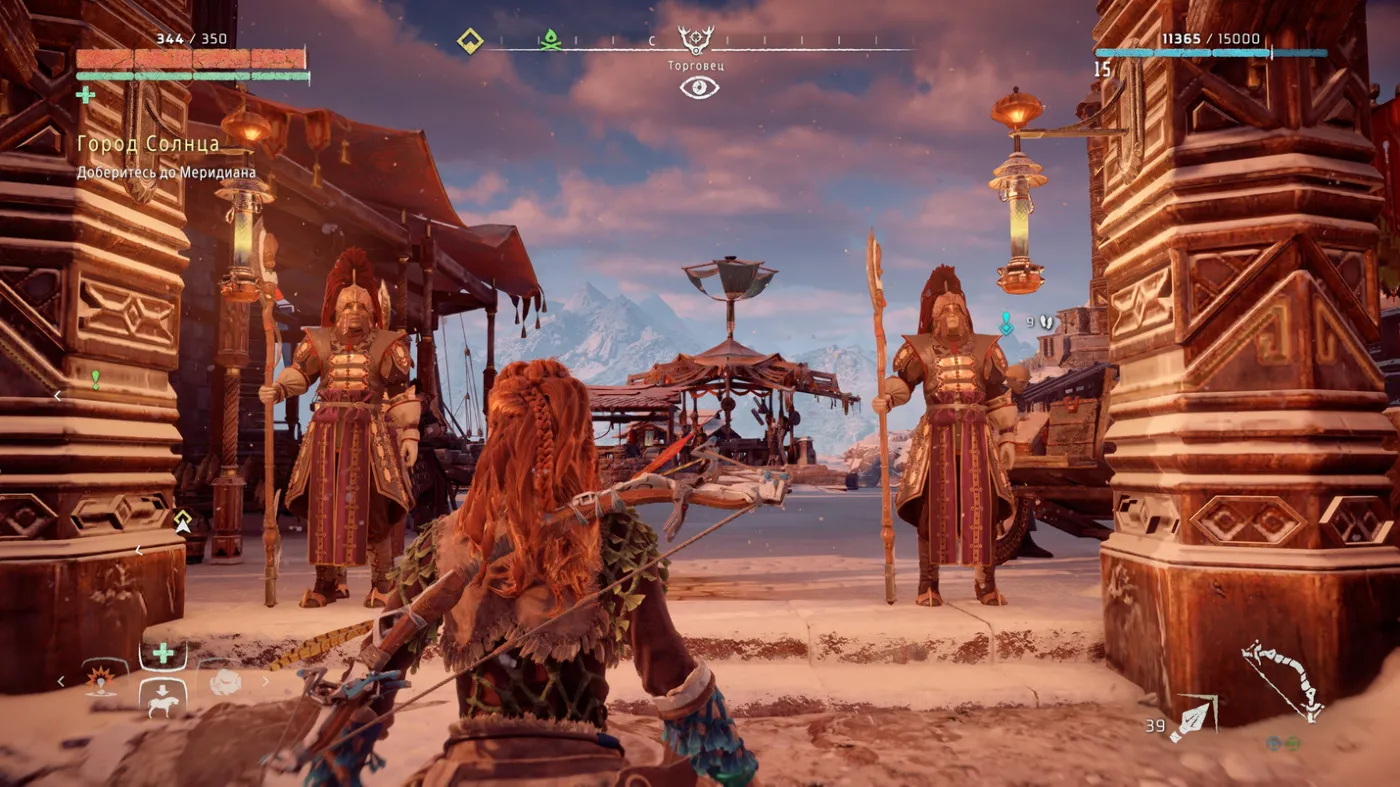Image resolution: width=1400 pixels, height=787 pixels.
Task: Select the equipped hunter bow icon
Action: [x=1283, y=681]
